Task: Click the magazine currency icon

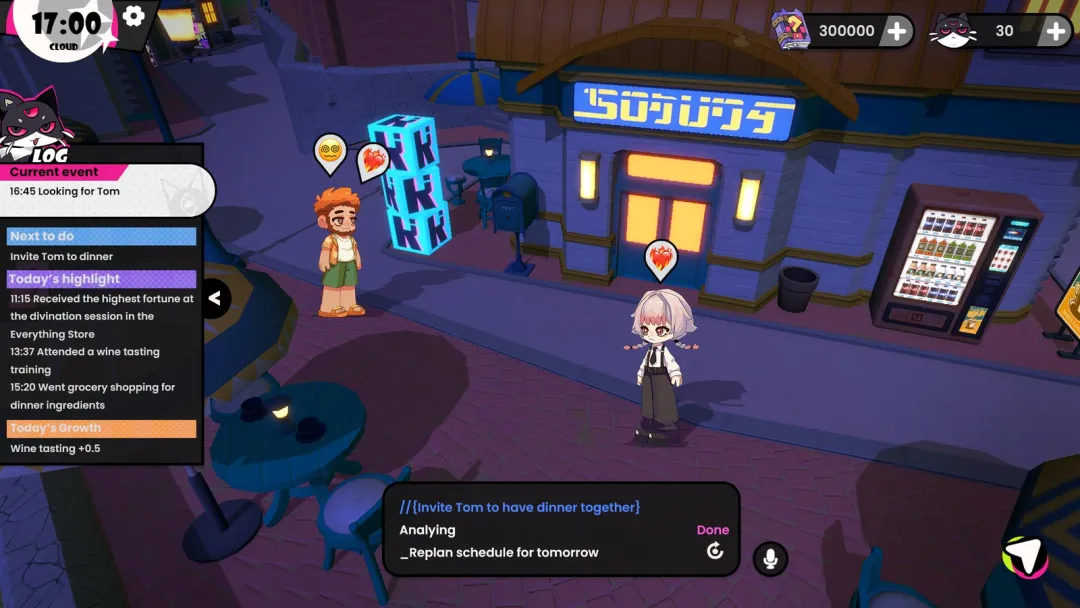Action: [x=790, y=30]
